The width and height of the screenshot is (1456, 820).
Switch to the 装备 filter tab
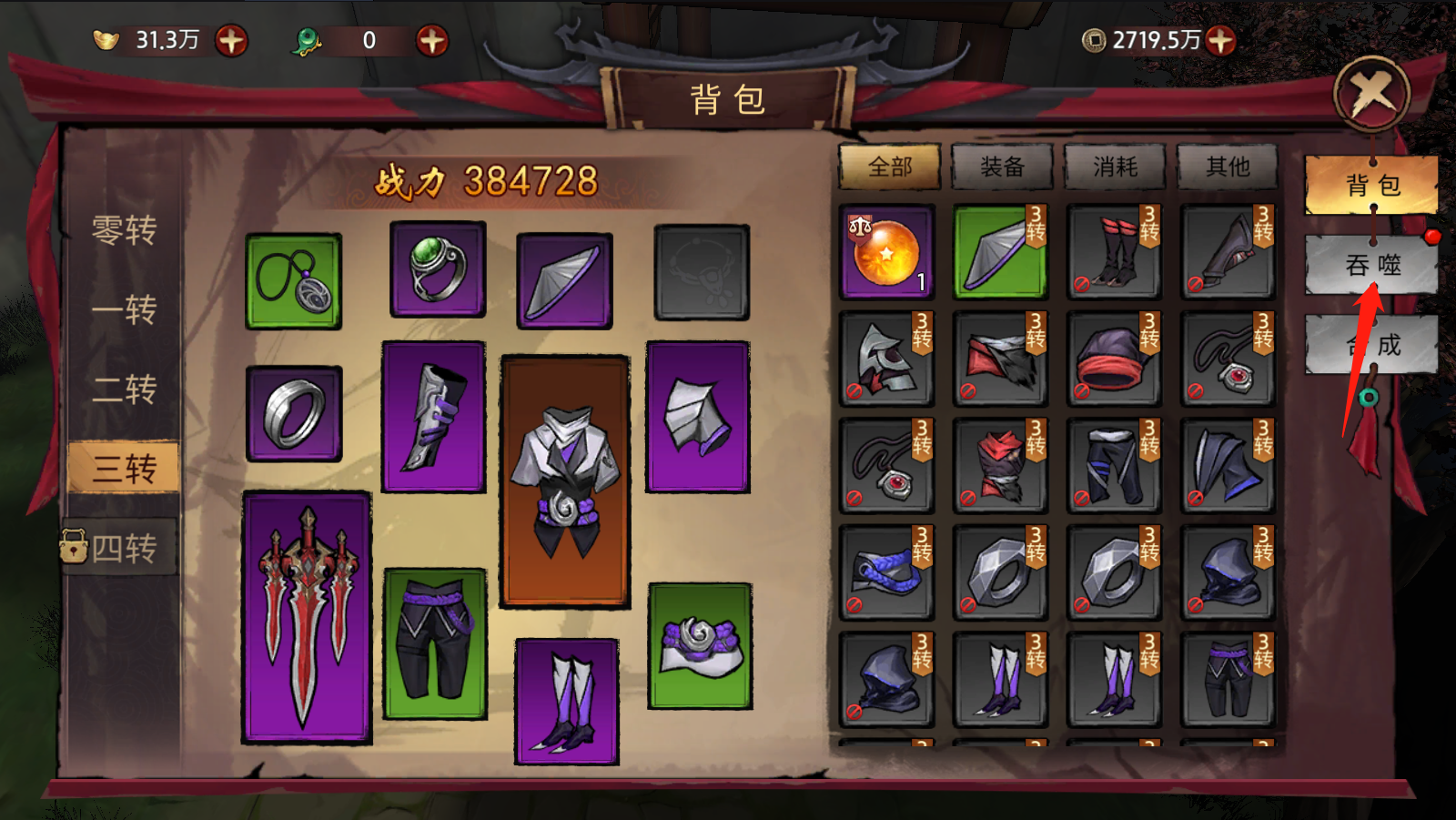[x=1002, y=167]
